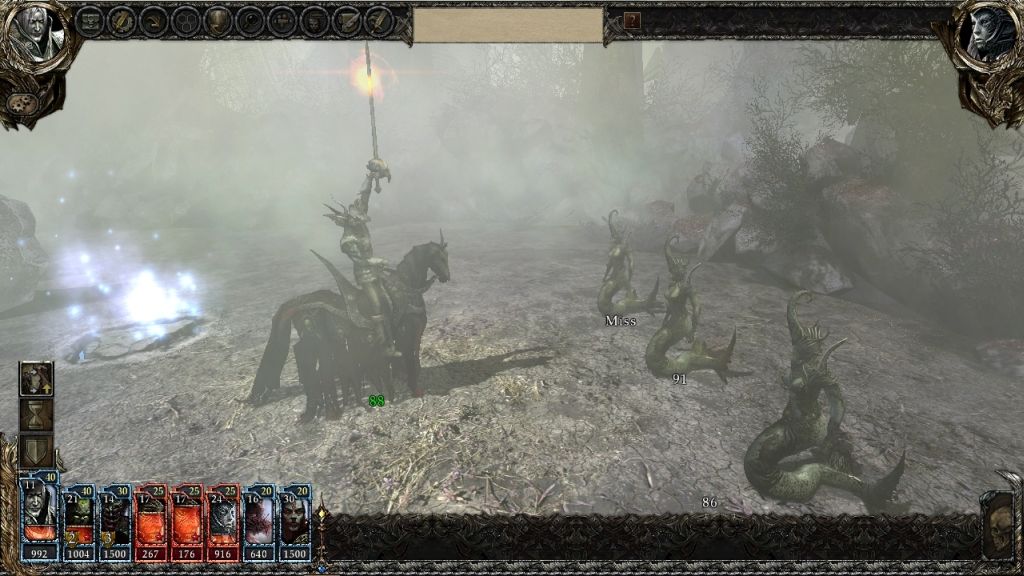Select the turn-queue card showing 992
The height and width of the screenshot is (576, 1024).
pos(40,522)
